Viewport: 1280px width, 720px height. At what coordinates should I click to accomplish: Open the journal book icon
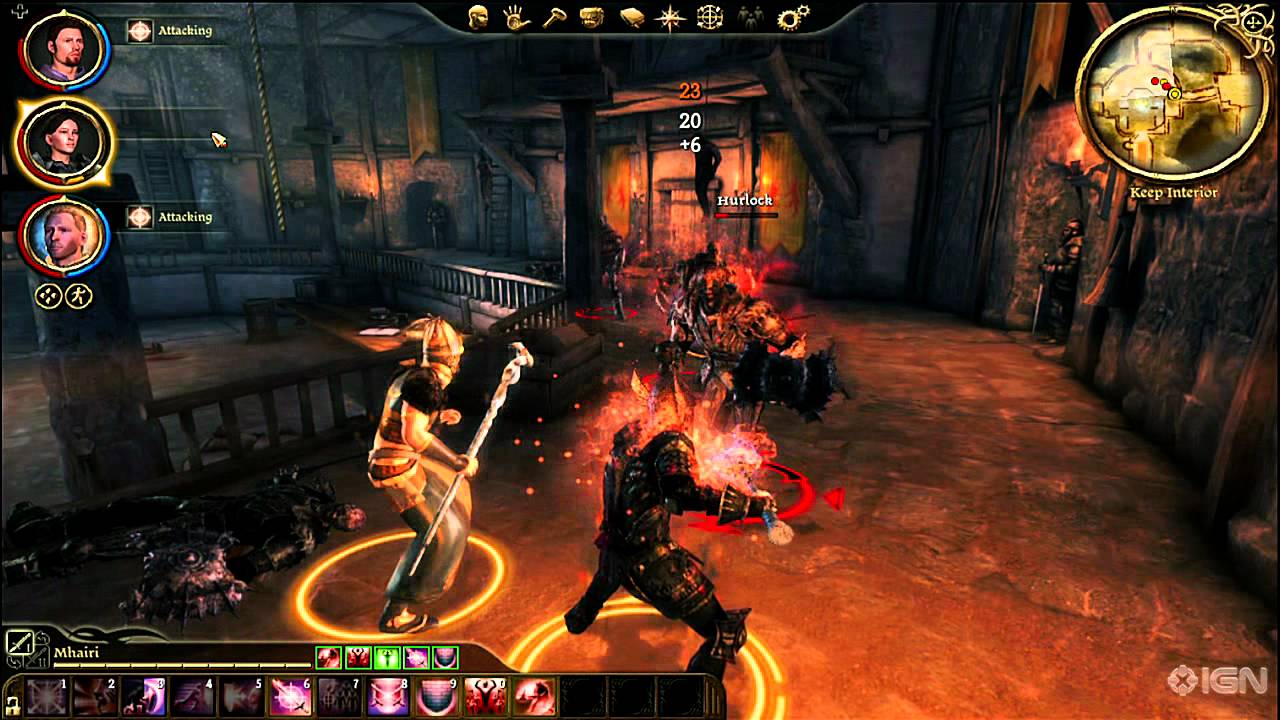pos(632,17)
